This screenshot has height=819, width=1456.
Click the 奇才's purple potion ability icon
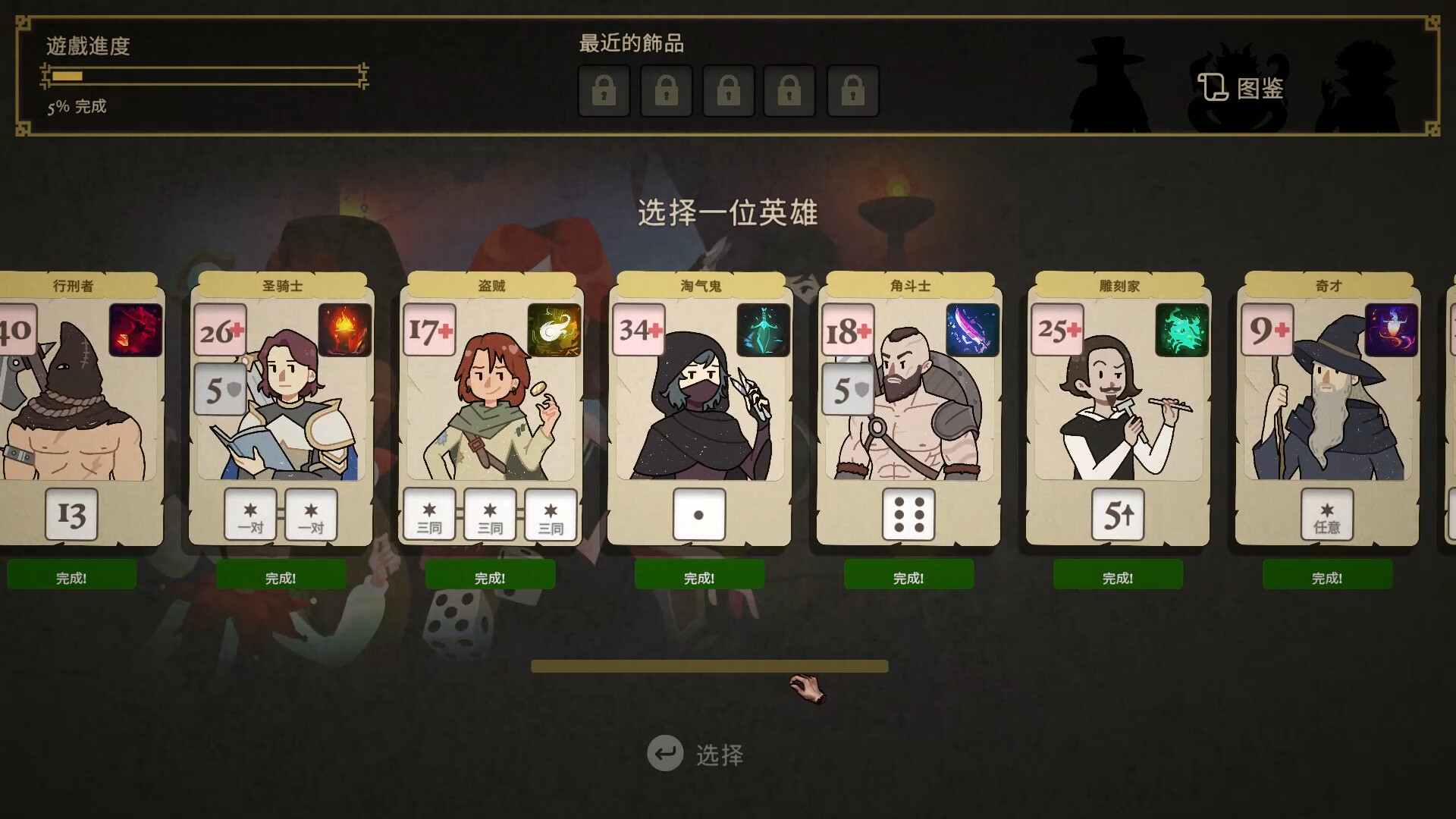pyautogui.click(x=1393, y=330)
